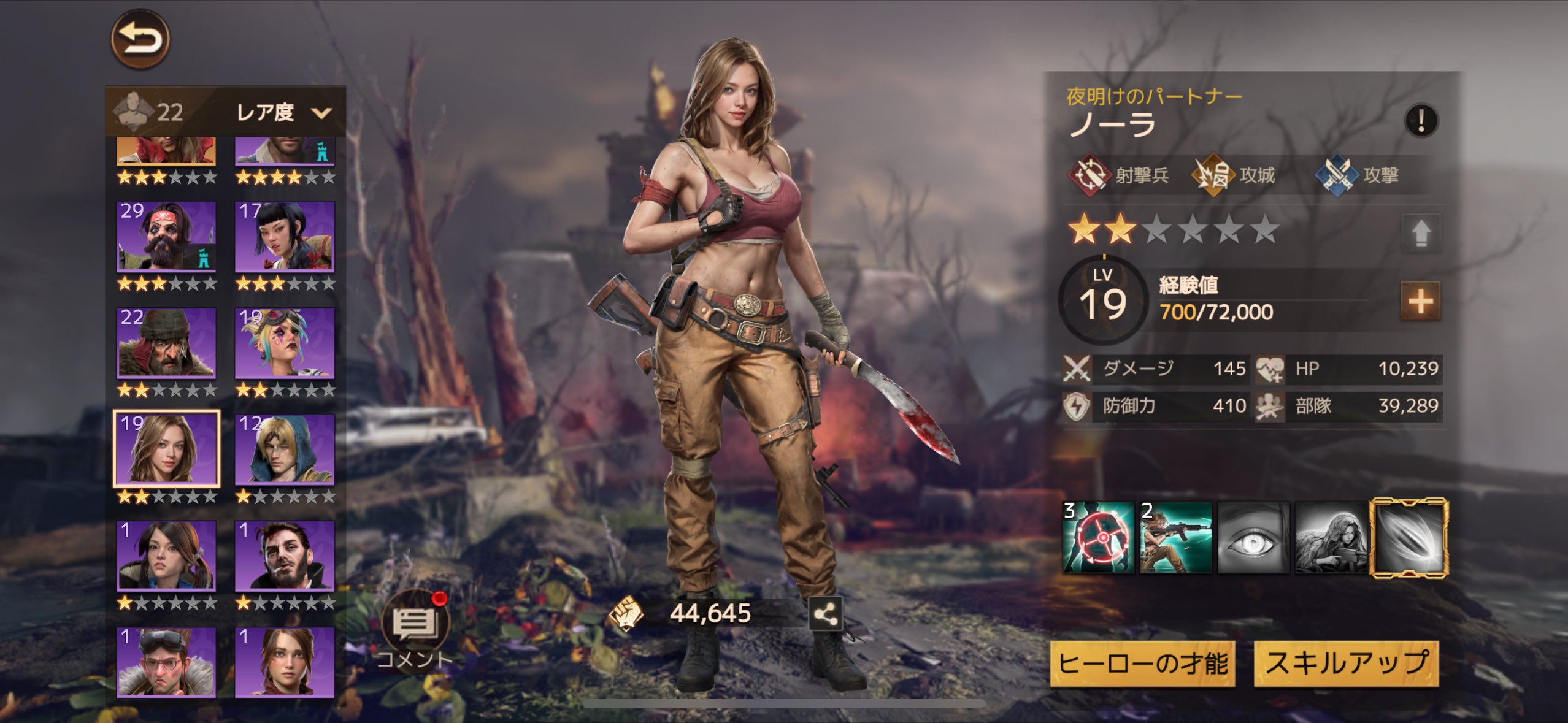
Task: Select the level 17 black-haired woman hero
Action: [x=285, y=237]
